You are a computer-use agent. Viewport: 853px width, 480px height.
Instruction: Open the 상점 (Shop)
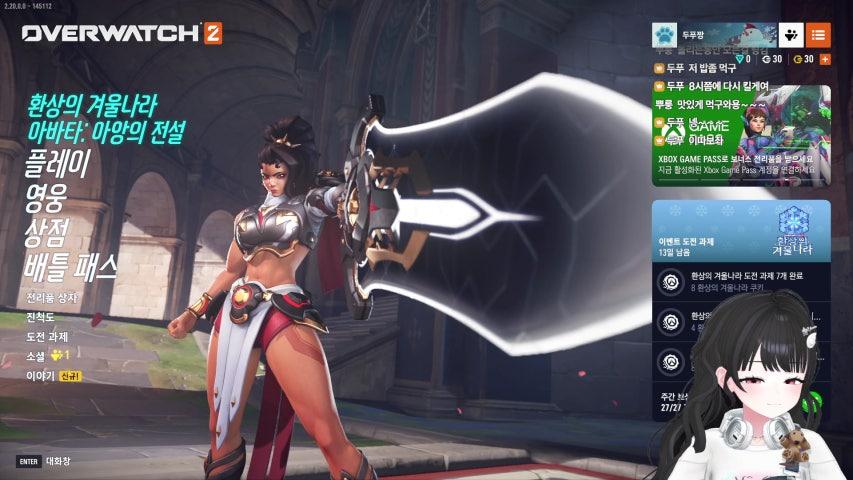click(46, 232)
